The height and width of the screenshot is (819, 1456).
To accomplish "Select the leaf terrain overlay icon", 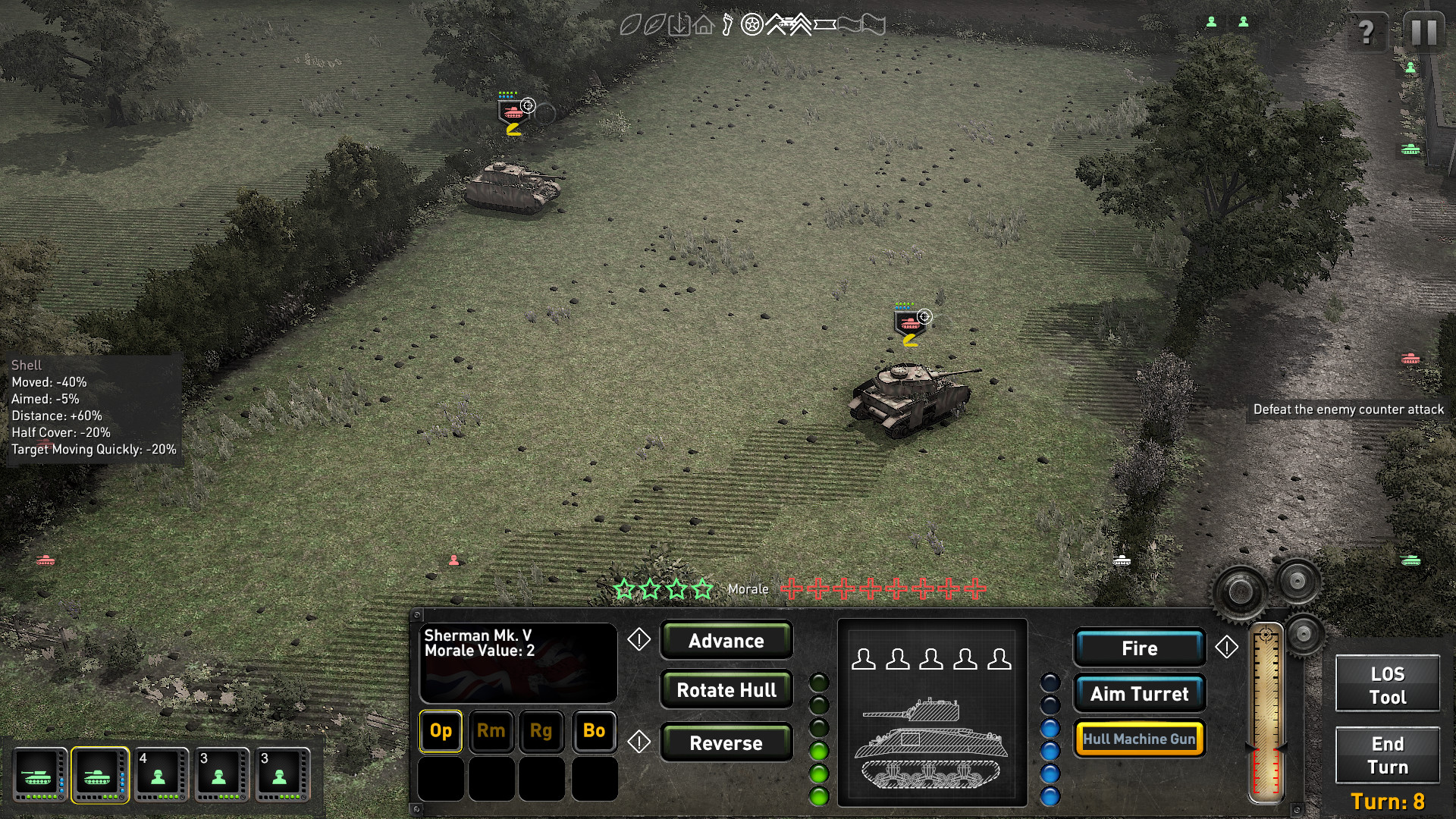I will click(x=630, y=24).
